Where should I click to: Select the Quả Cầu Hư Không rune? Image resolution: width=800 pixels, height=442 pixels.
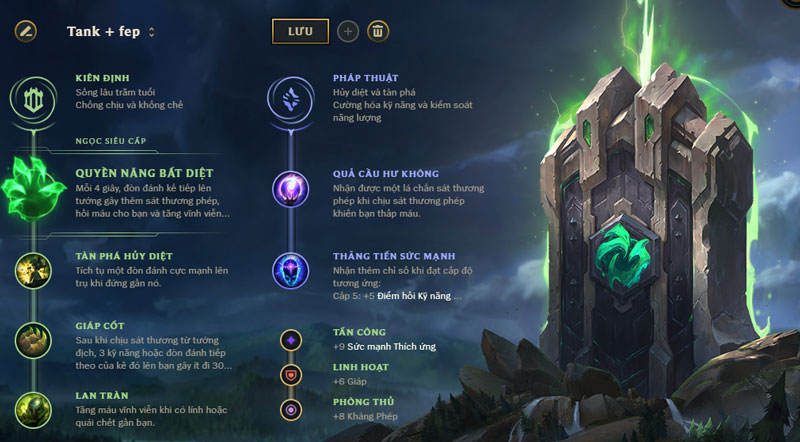pos(291,188)
